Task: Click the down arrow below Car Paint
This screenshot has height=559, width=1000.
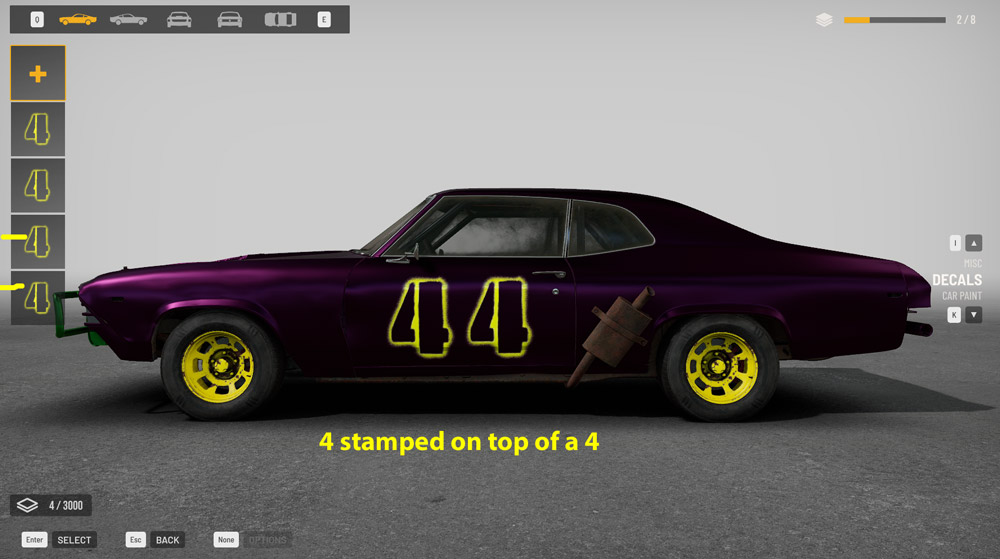Action: 974,315
